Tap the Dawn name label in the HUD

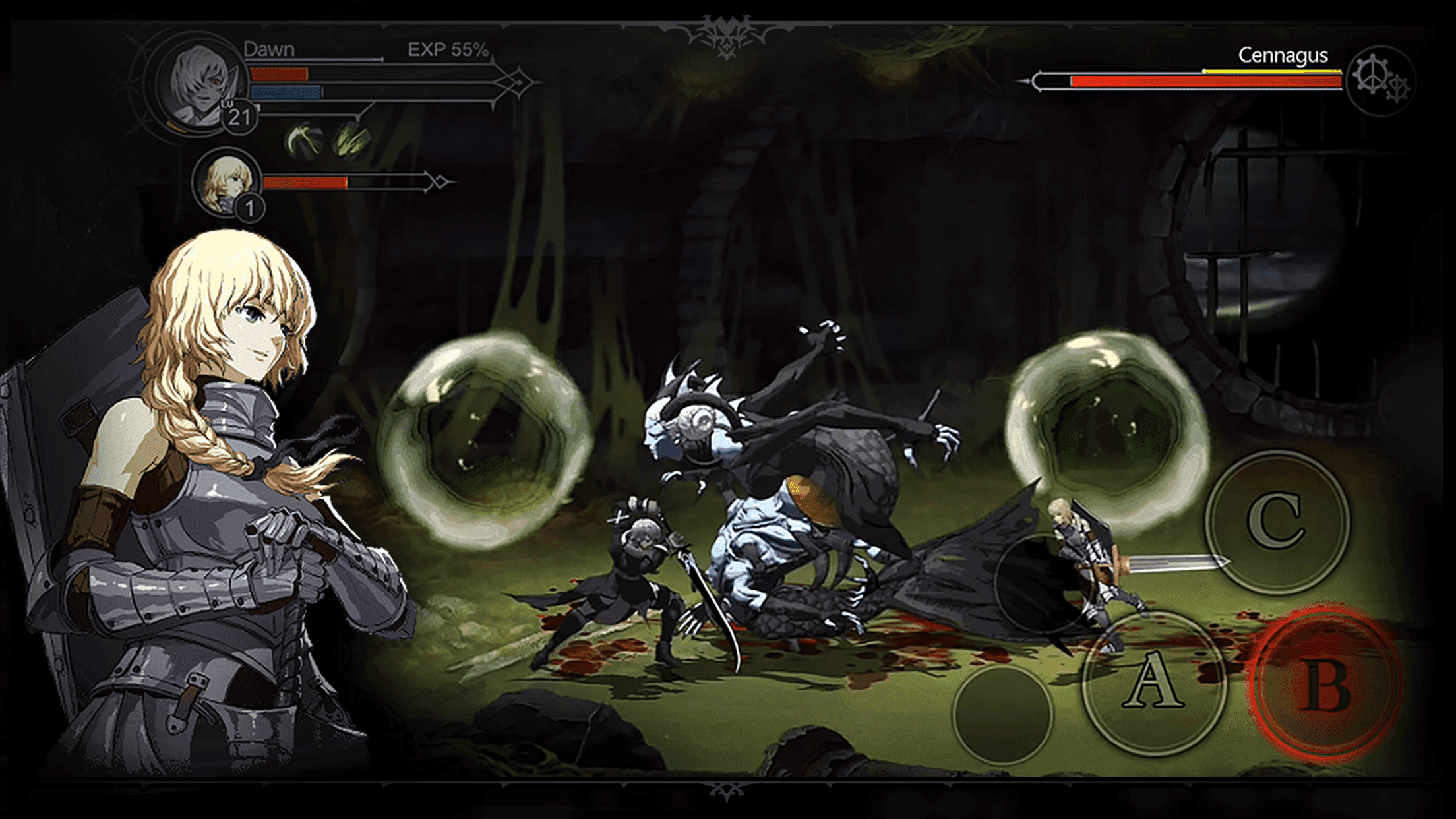click(268, 49)
